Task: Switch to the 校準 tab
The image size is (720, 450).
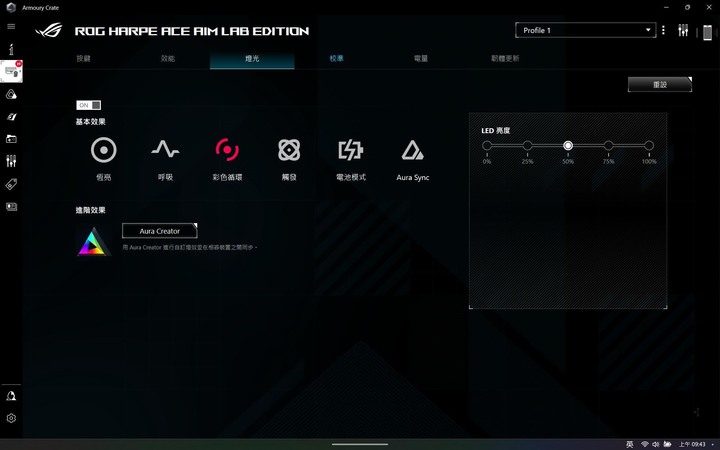Action: [x=337, y=59]
